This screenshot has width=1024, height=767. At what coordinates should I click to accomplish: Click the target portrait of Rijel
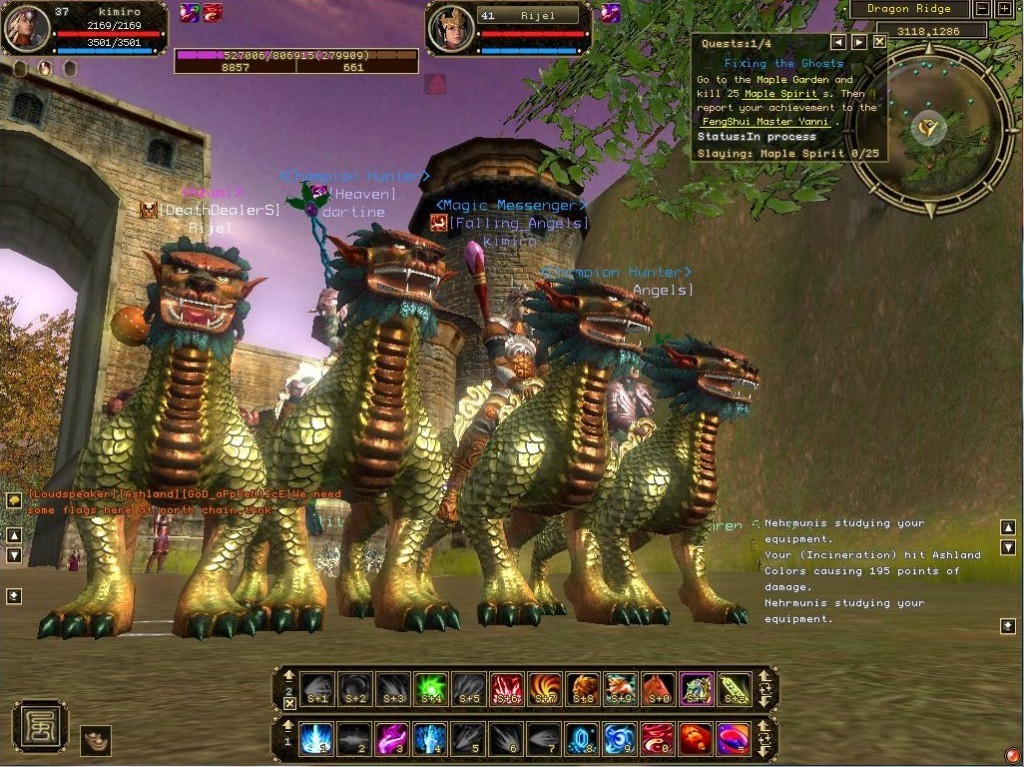point(450,28)
